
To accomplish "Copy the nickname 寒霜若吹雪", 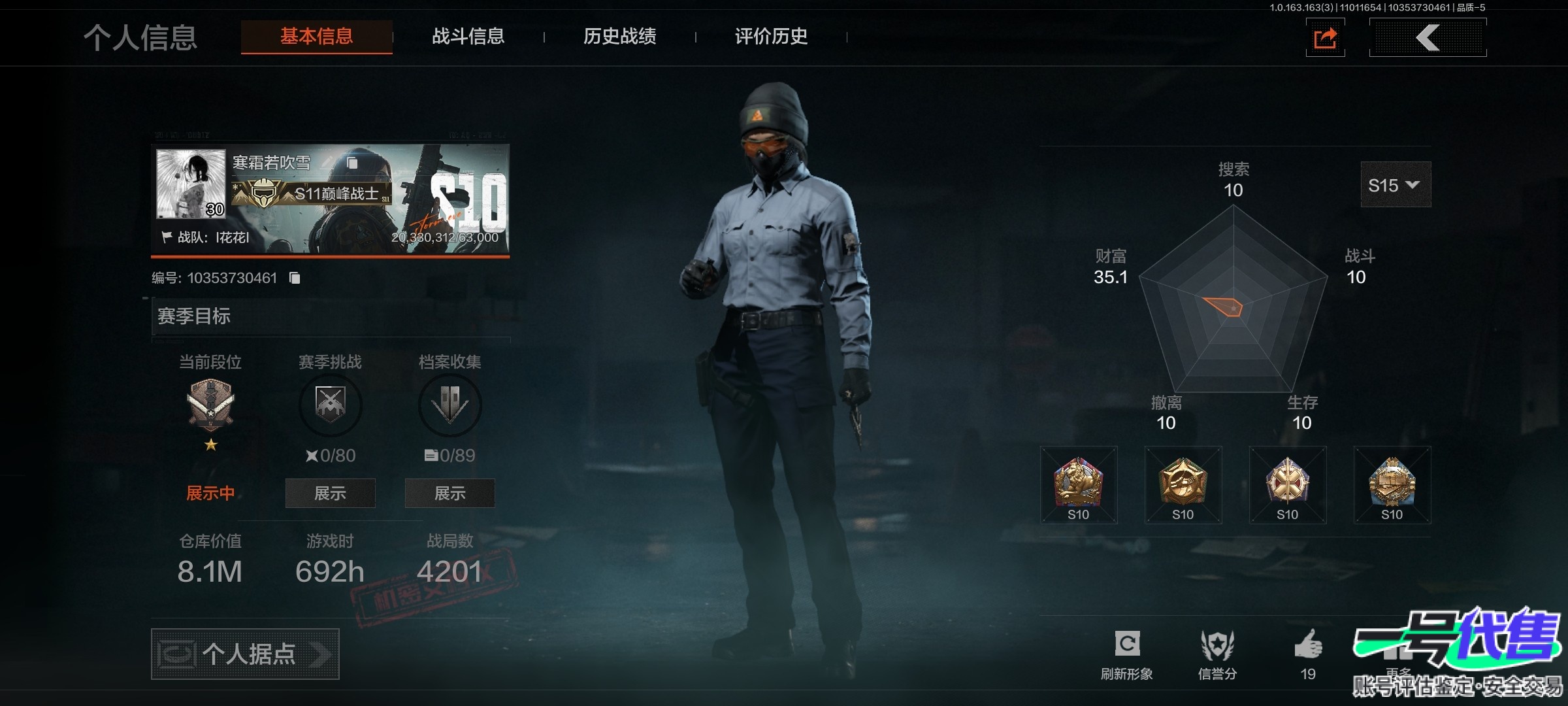I will click(x=352, y=162).
